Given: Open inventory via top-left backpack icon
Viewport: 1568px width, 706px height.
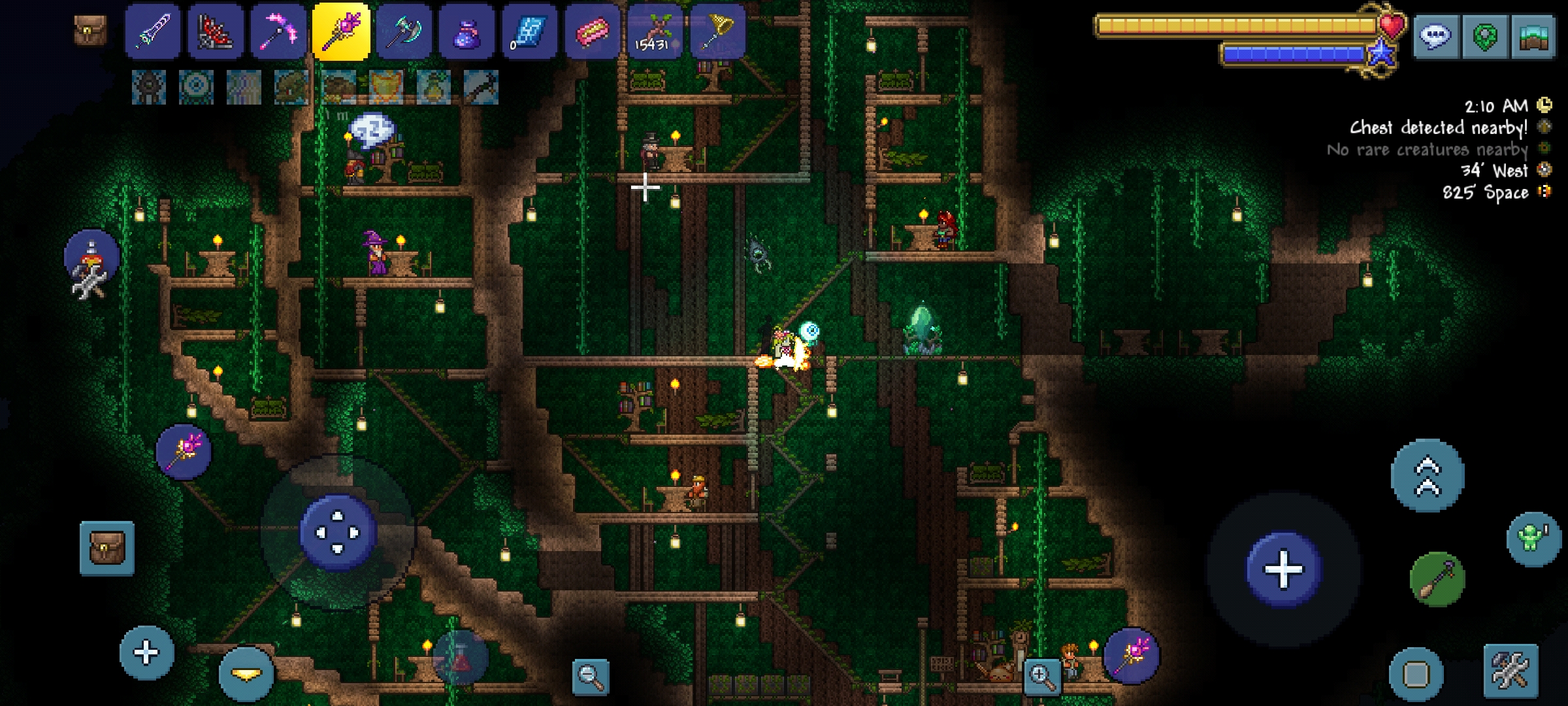Looking at the screenshot, I should click(90, 30).
